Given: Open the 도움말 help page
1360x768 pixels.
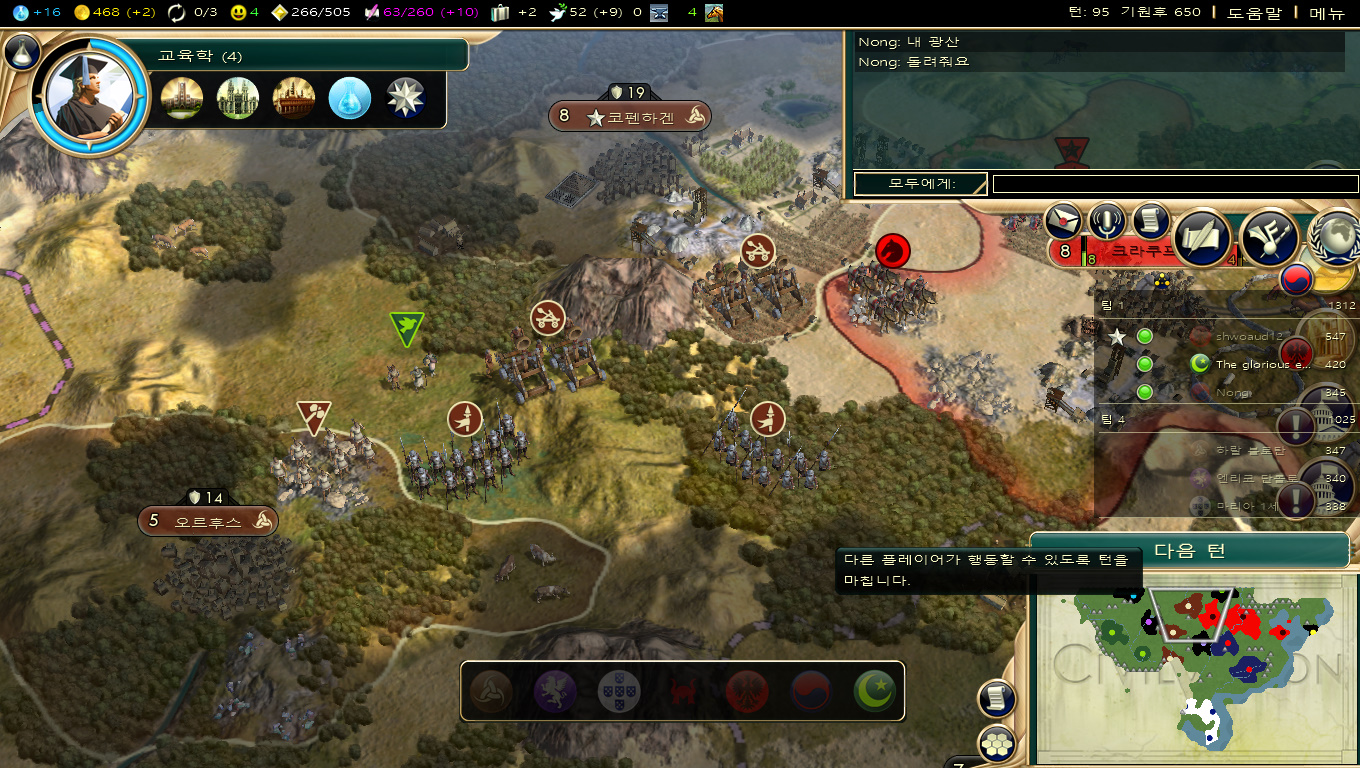Looking at the screenshot, I should click(1253, 12).
